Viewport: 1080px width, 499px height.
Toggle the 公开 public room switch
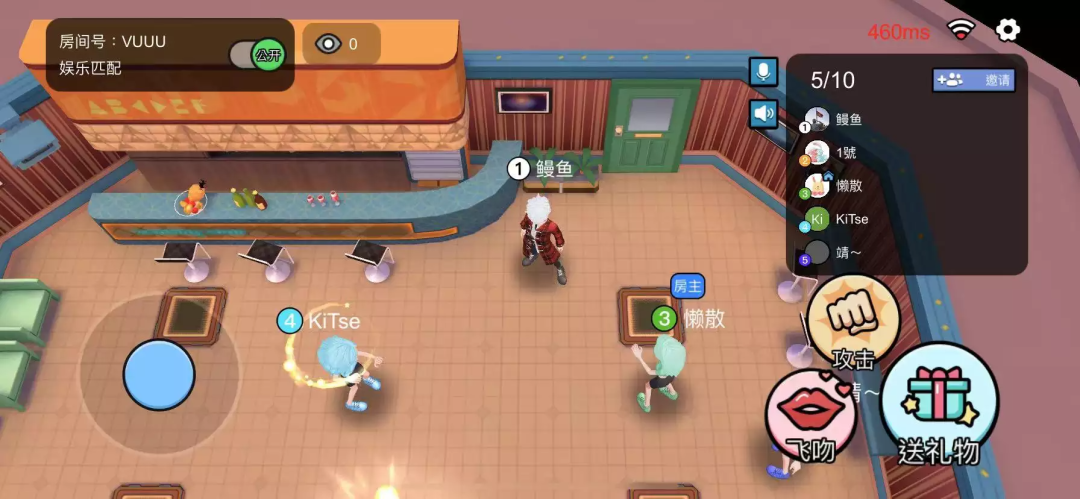click(x=257, y=55)
